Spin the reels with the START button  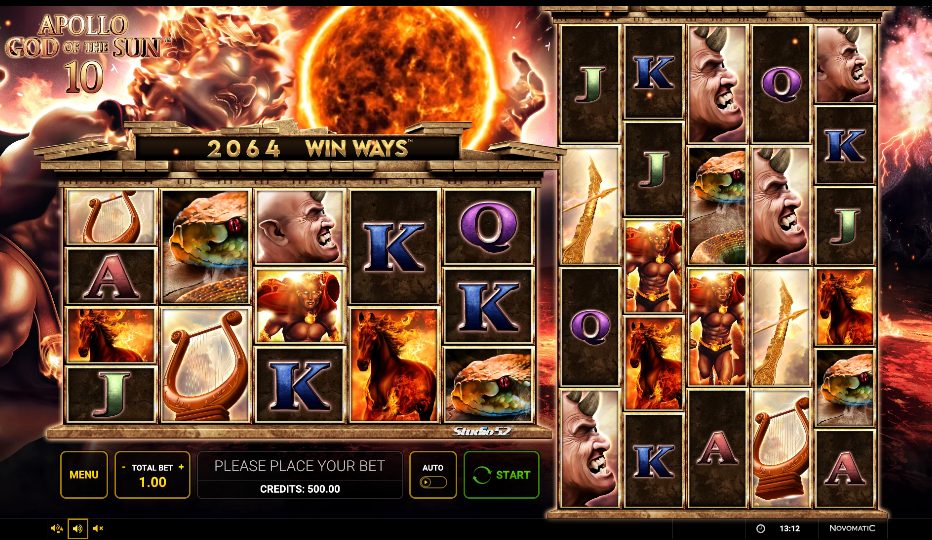501,475
